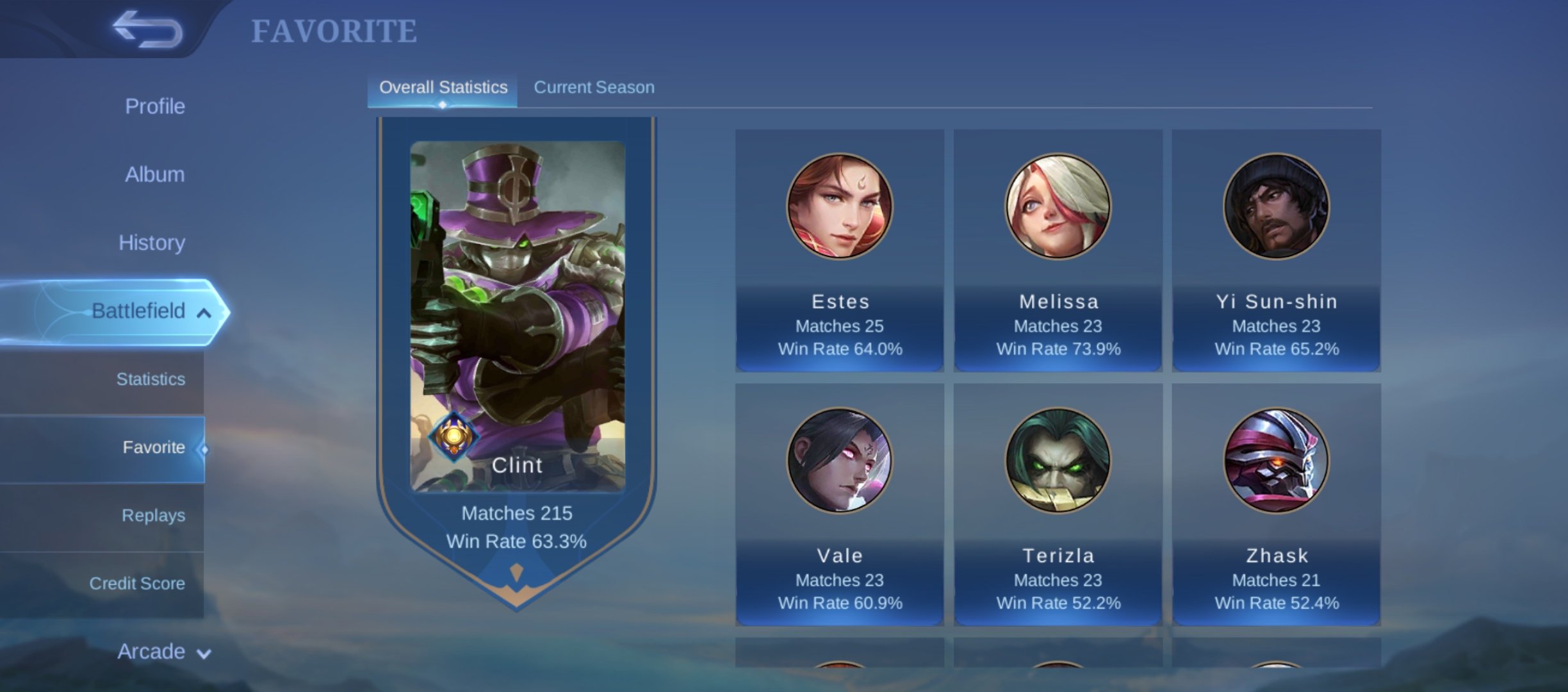Open the Terizla hero tile
Viewport: 1568px width, 692px height.
(x=1058, y=504)
